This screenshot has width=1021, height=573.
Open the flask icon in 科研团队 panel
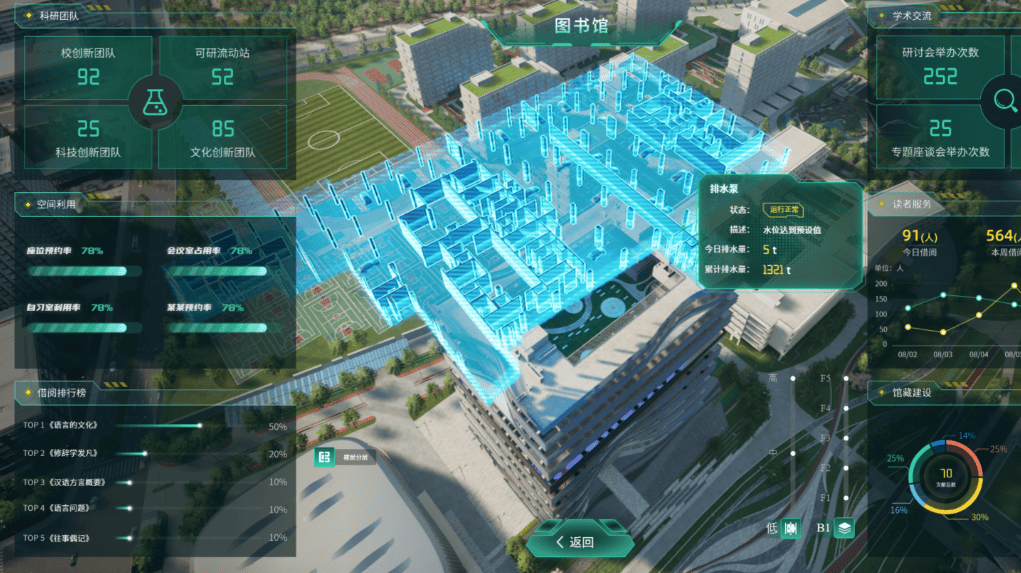click(155, 100)
